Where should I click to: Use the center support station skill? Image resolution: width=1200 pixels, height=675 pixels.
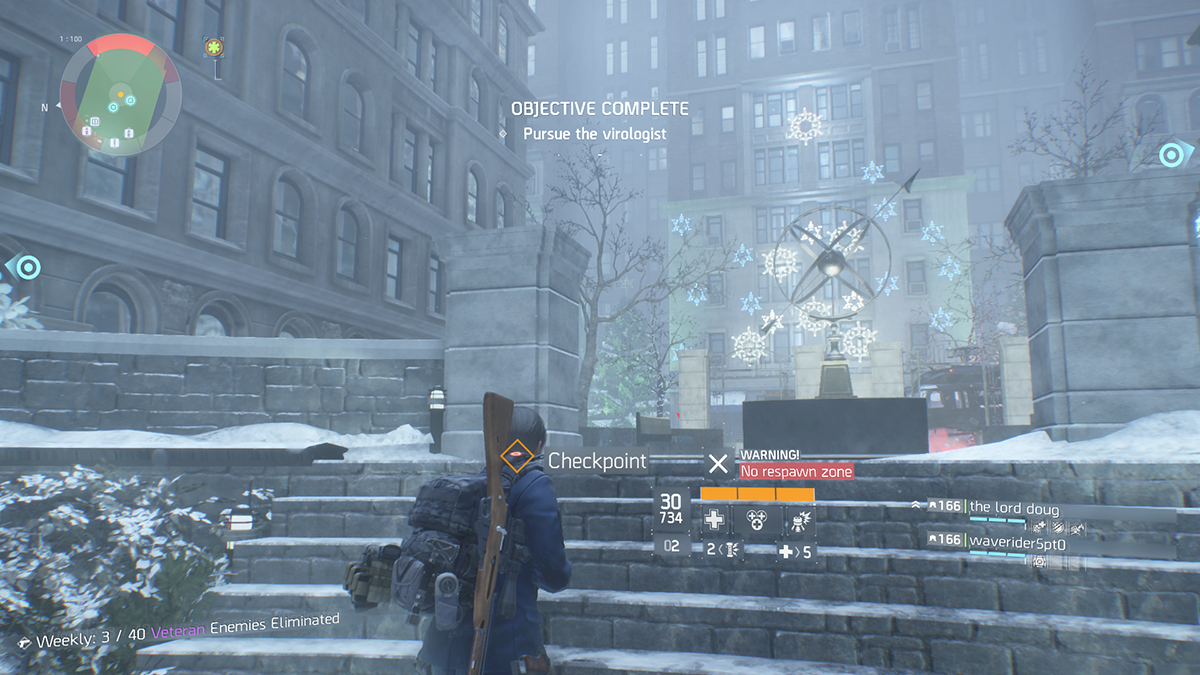[757, 519]
